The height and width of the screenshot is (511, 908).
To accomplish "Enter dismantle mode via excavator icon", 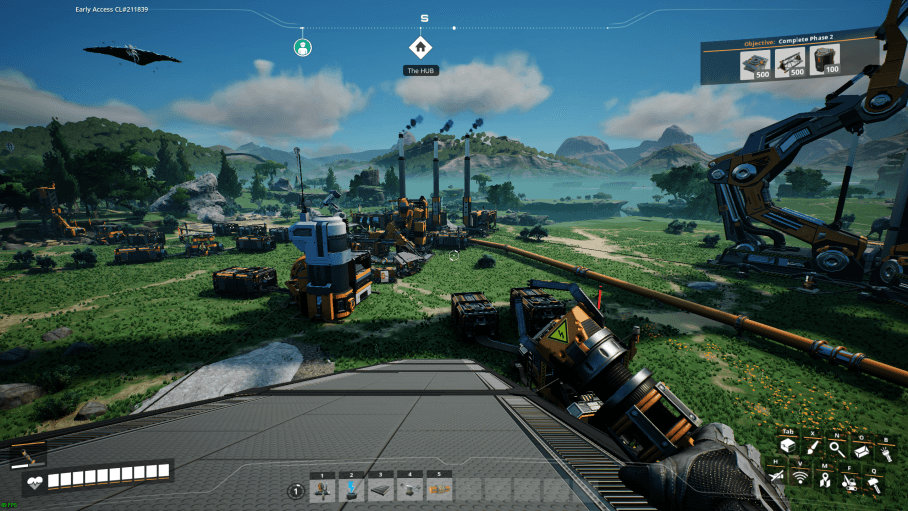I will click(x=848, y=482).
